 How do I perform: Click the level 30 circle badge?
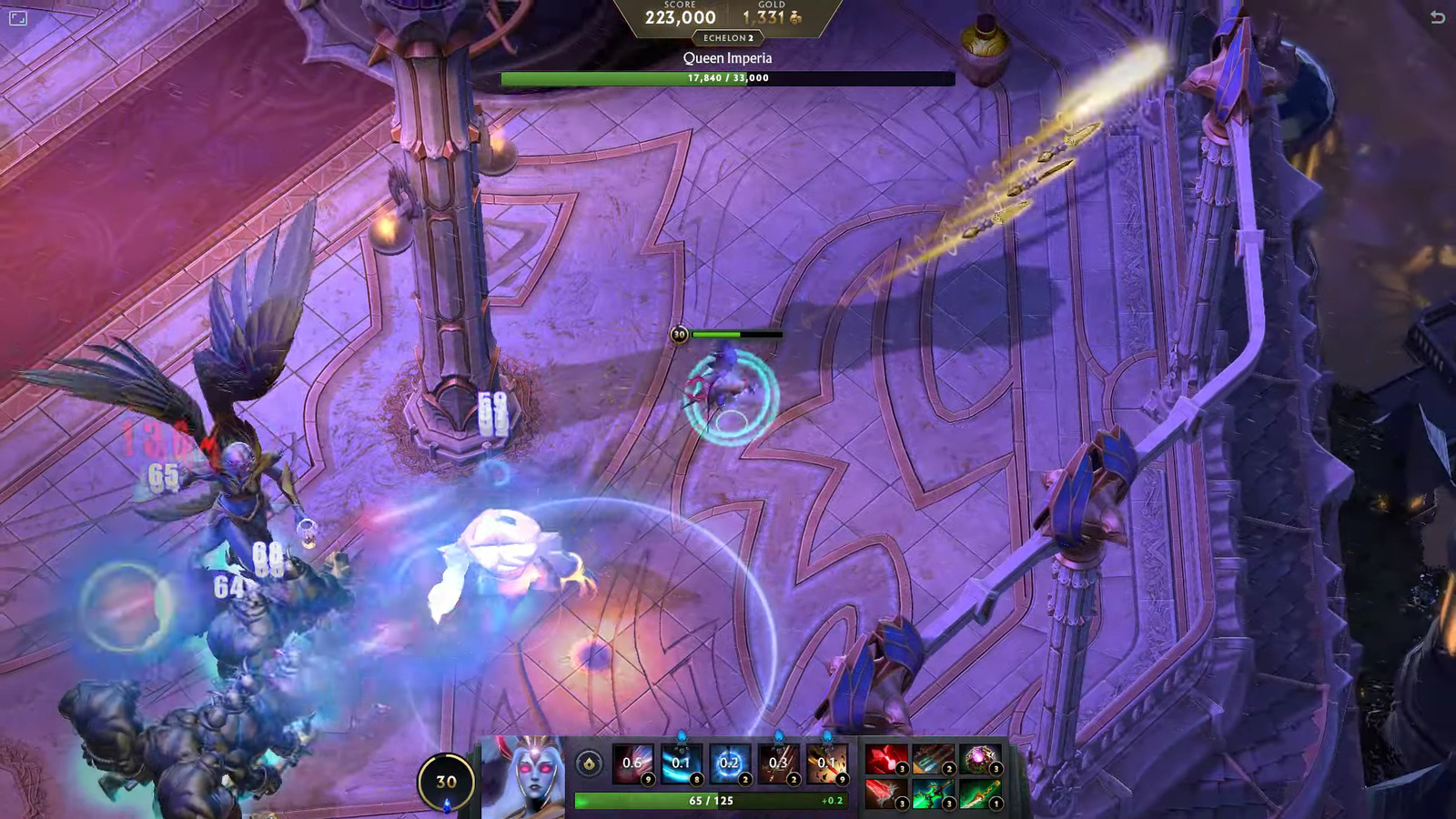446,782
